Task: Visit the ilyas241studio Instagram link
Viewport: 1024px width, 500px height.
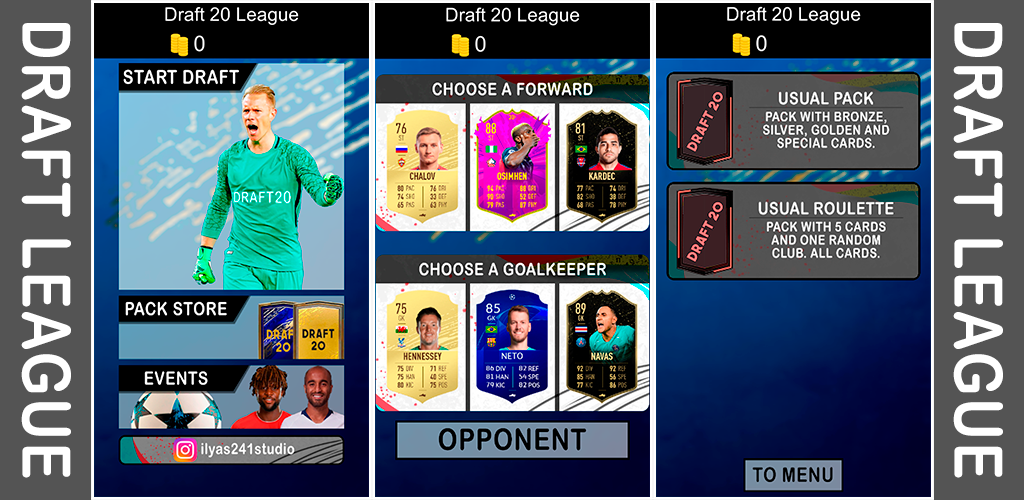Action: 231,450
